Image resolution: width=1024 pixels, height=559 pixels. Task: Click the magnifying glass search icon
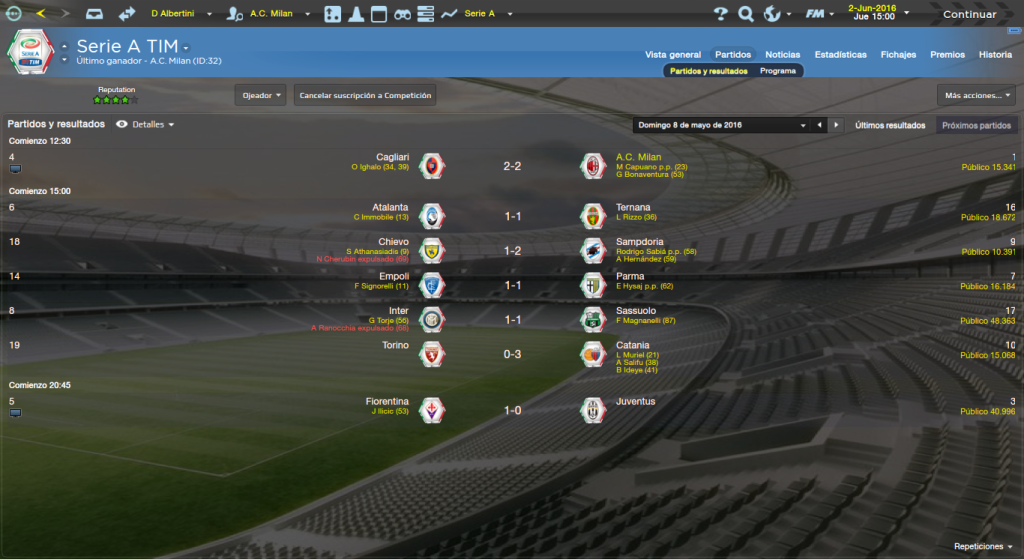pyautogui.click(x=745, y=14)
